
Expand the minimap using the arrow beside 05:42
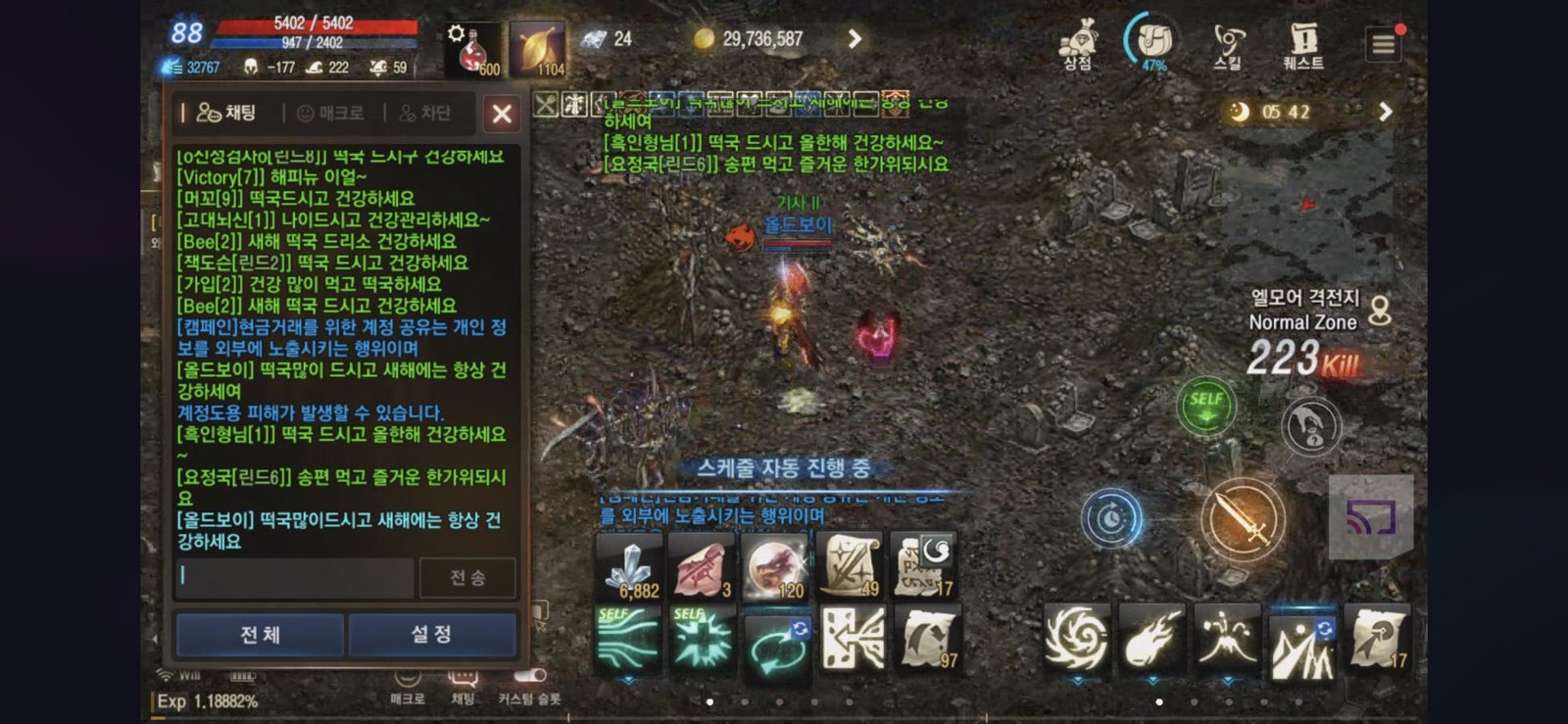pos(1385,111)
